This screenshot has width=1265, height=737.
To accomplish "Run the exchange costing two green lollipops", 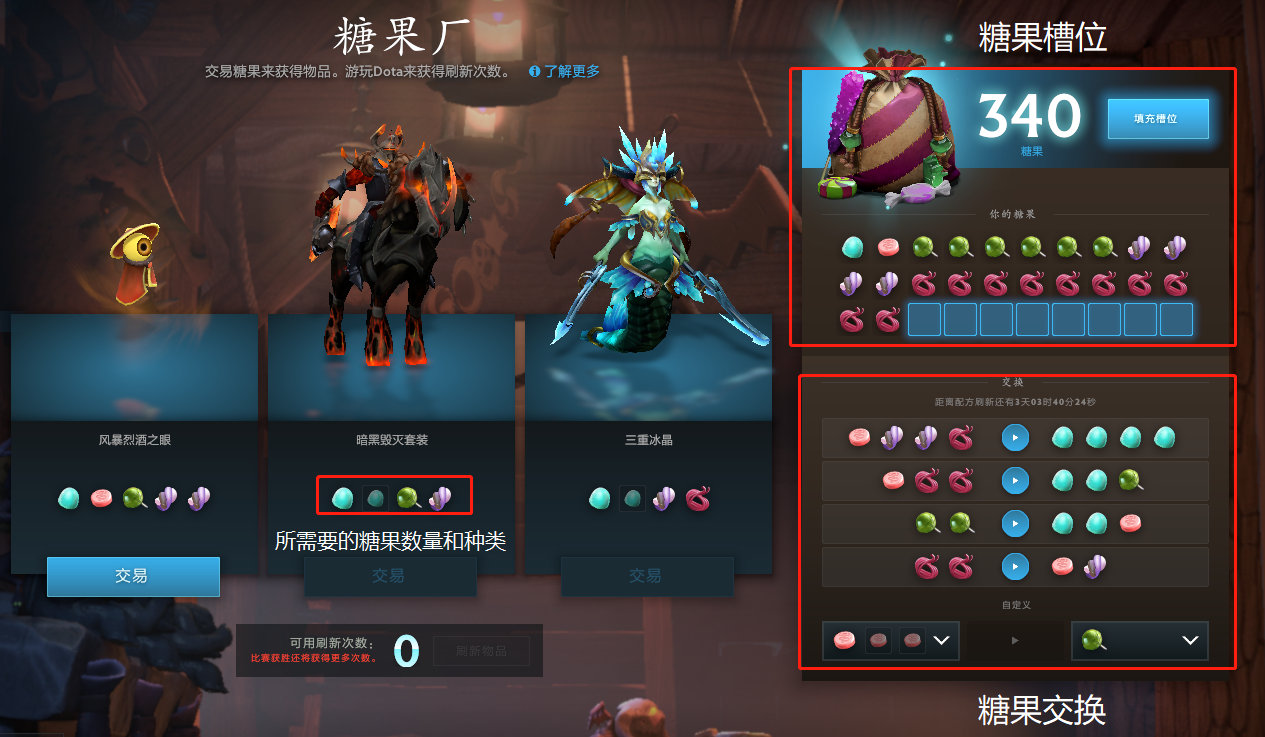I will click(1015, 523).
